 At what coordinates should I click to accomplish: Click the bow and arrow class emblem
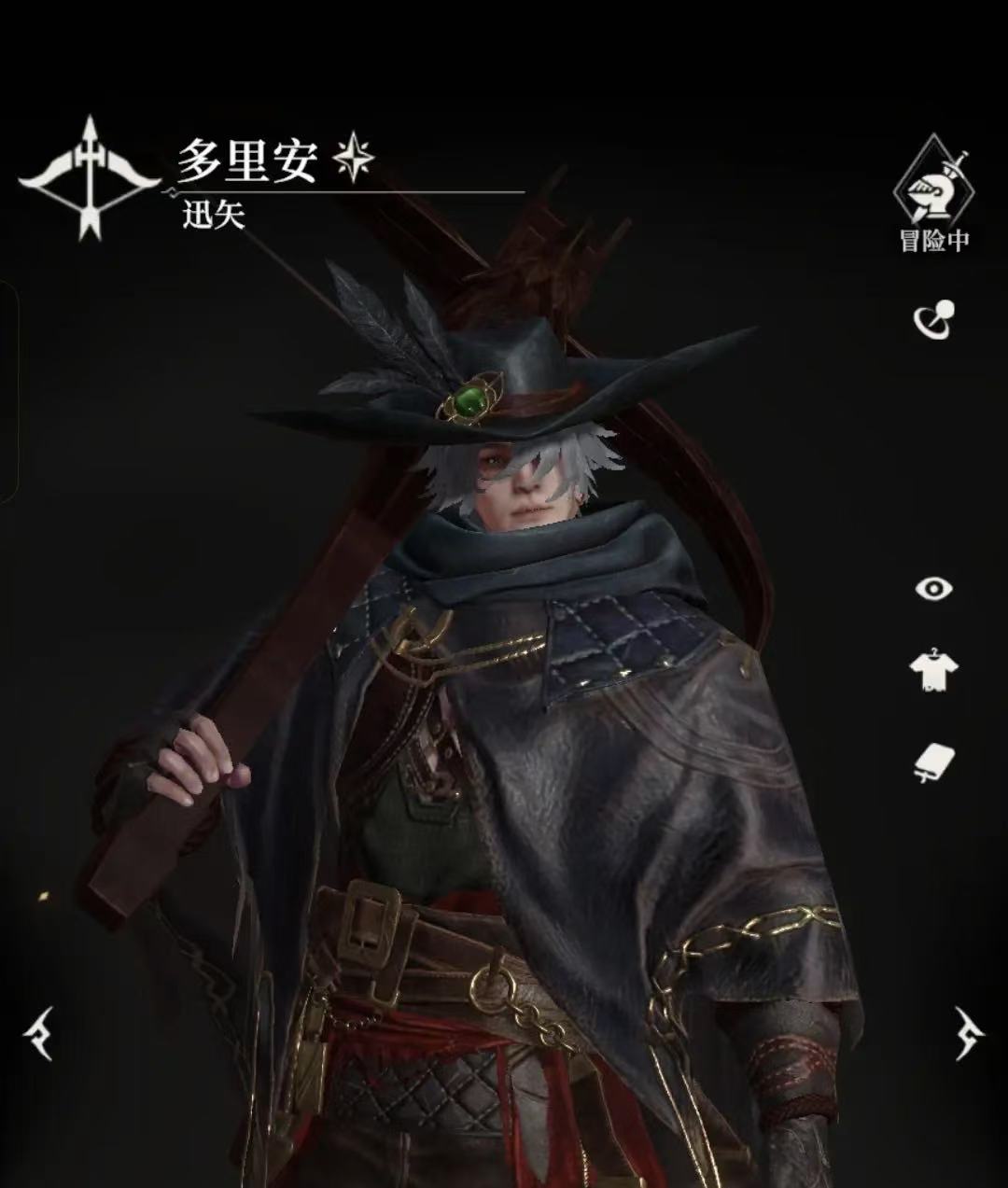click(x=89, y=177)
